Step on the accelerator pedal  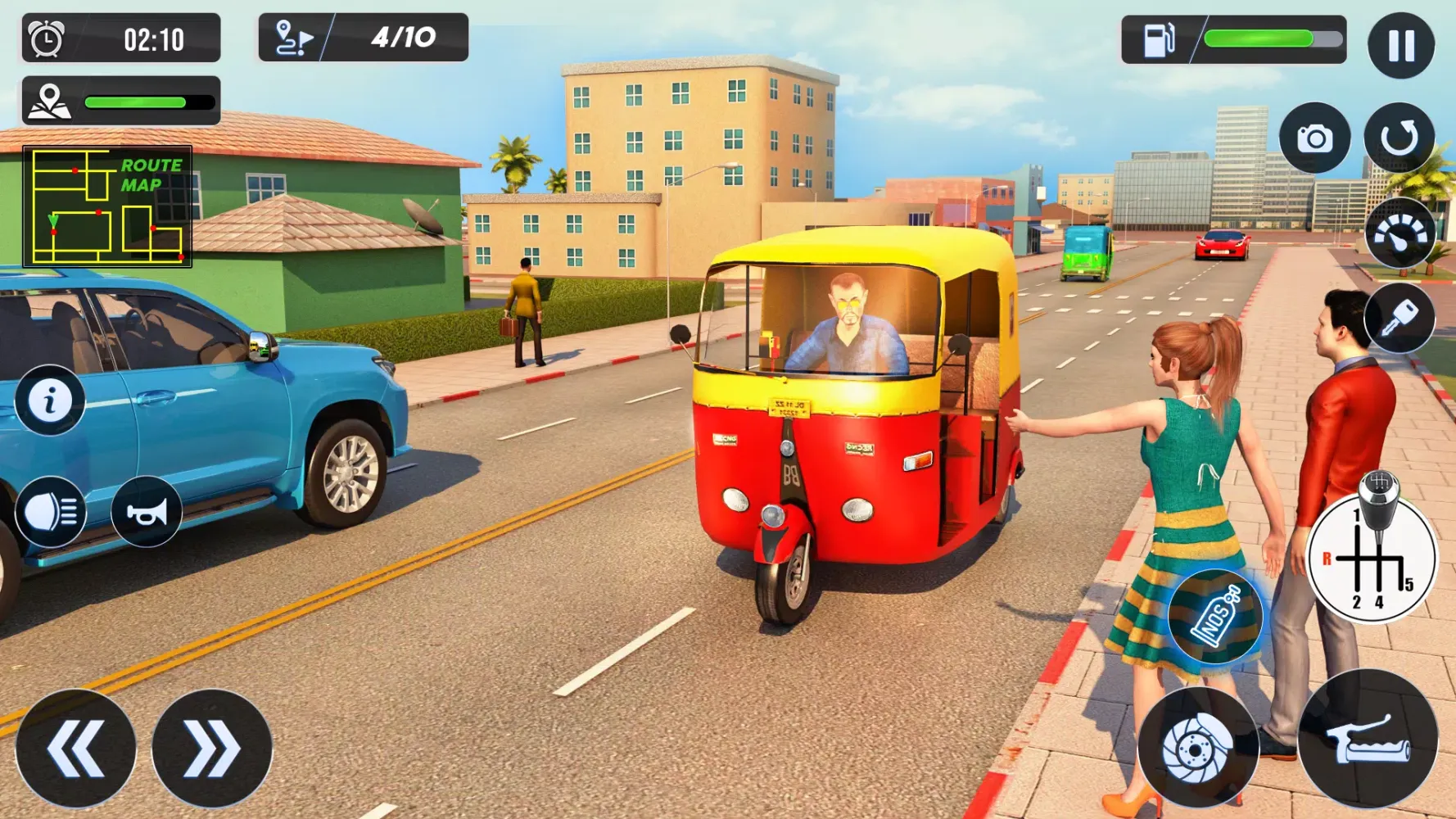click(1368, 739)
